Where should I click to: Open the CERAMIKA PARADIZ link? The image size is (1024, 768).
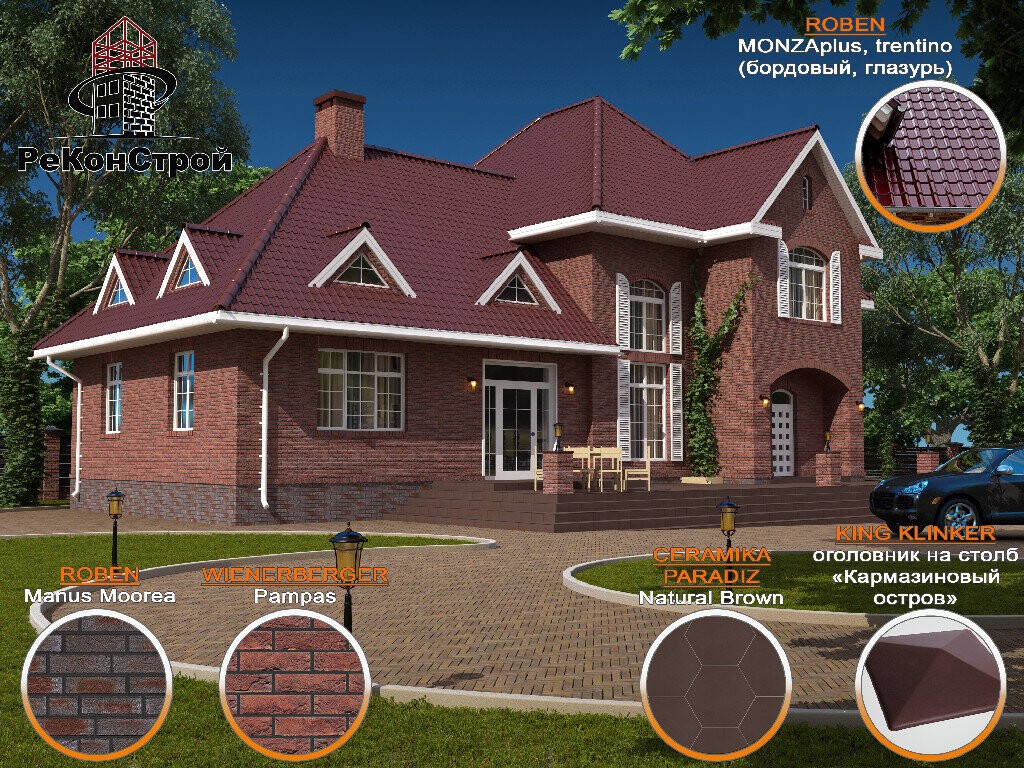711,566
